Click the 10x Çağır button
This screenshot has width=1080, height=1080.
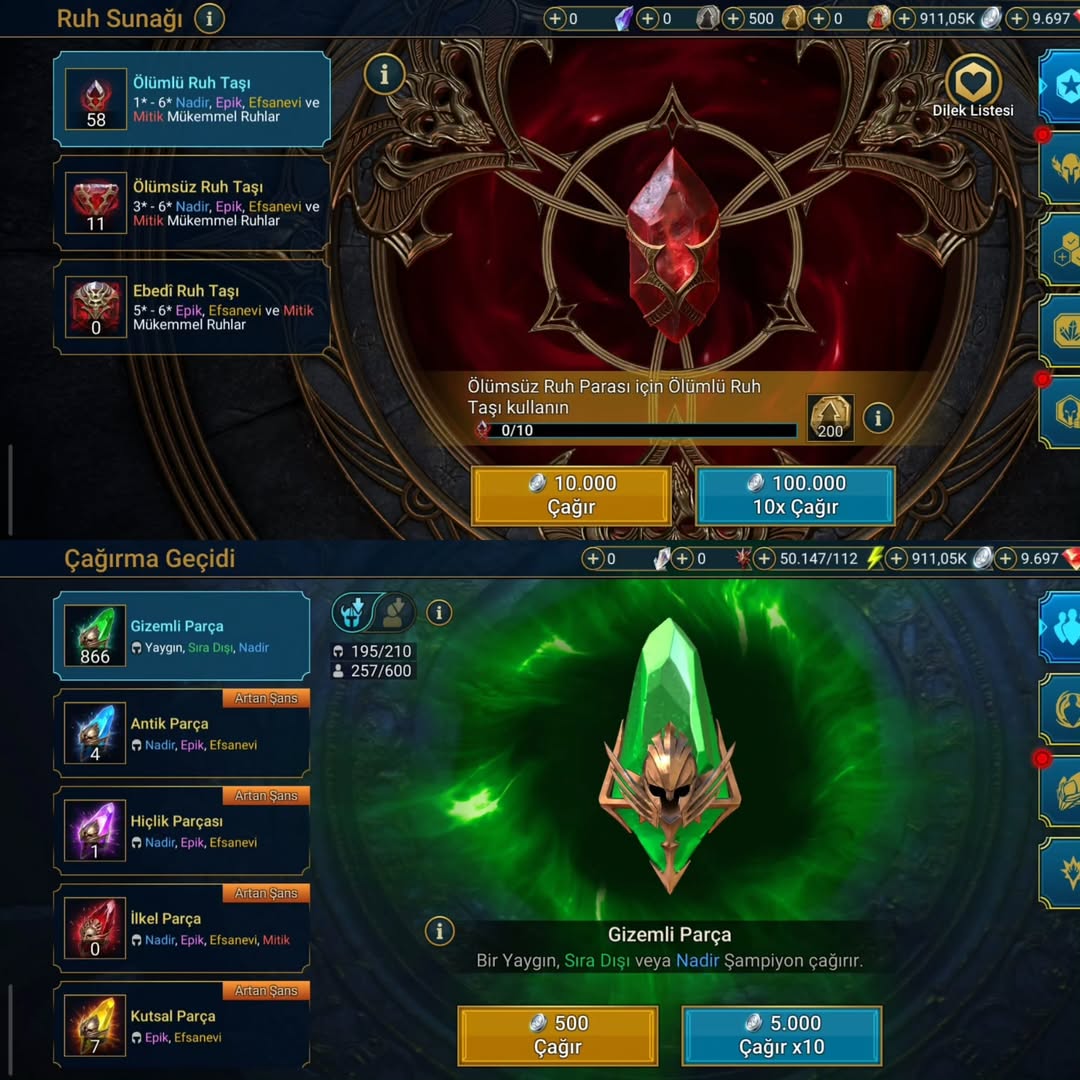tap(795, 495)
